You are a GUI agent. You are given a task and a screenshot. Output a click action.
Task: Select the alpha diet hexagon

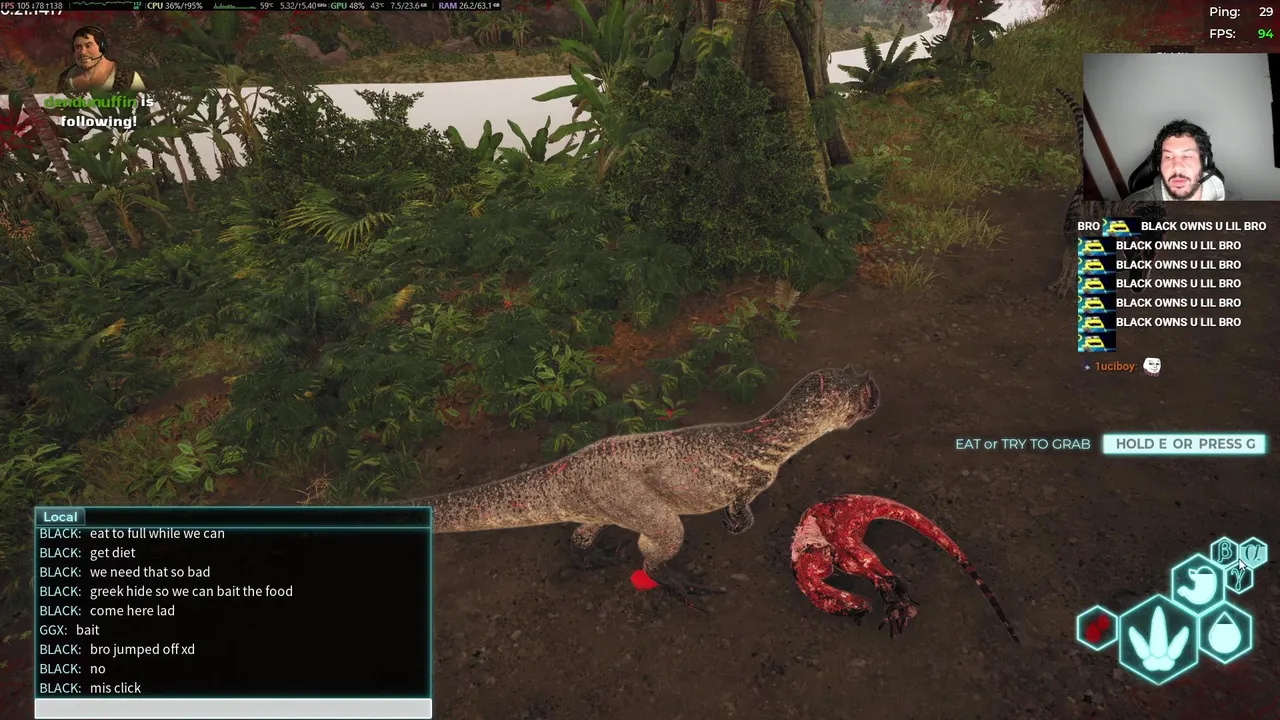click(1254, 552)
